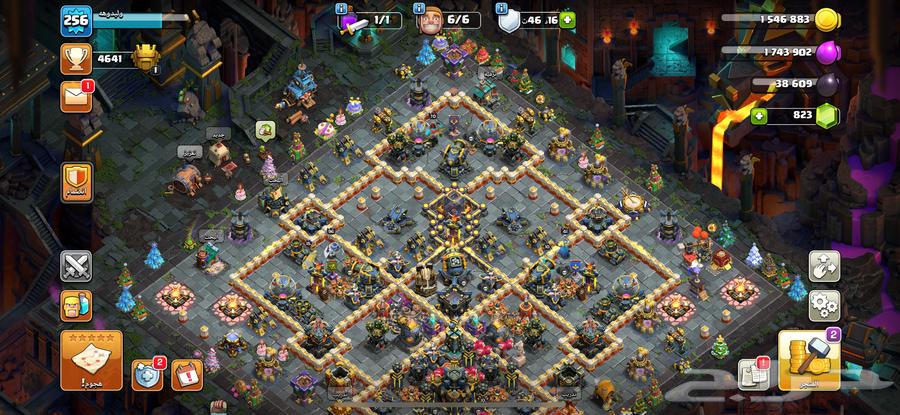
Task: Open the crossed swords battle log
Action: (x=76, y=266)
